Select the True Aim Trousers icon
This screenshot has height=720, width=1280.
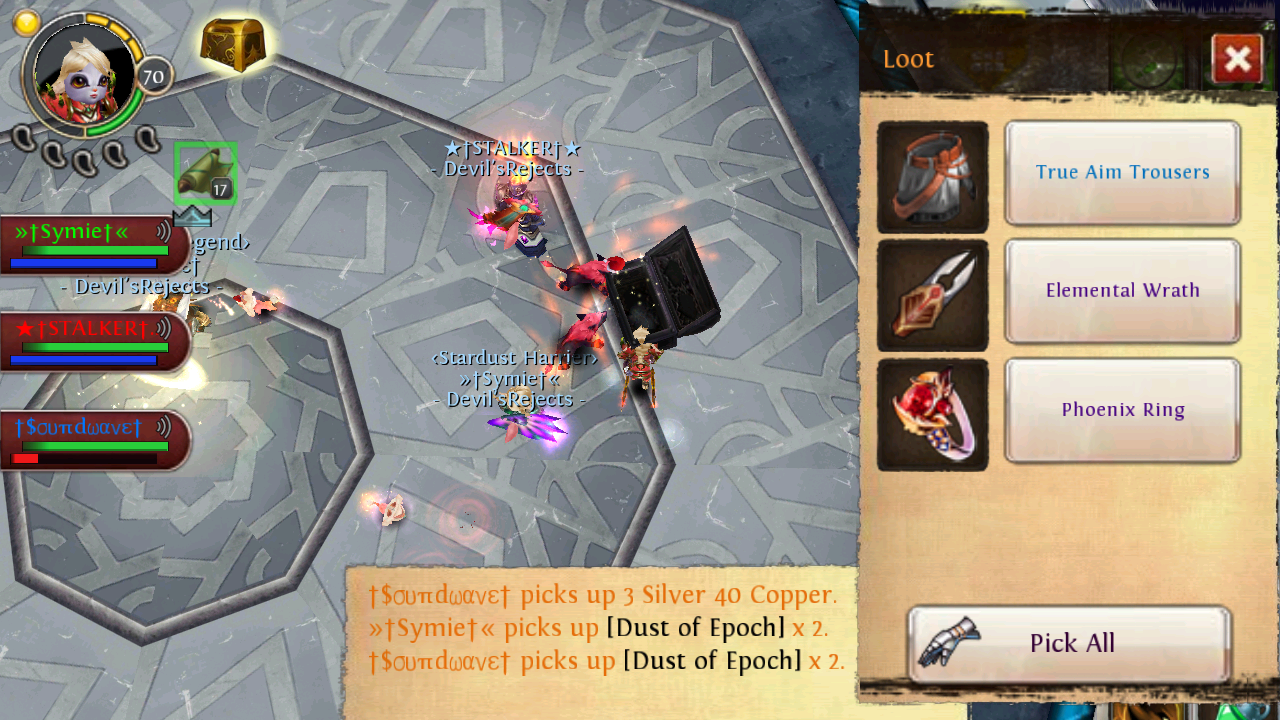[x=932, y=177]
